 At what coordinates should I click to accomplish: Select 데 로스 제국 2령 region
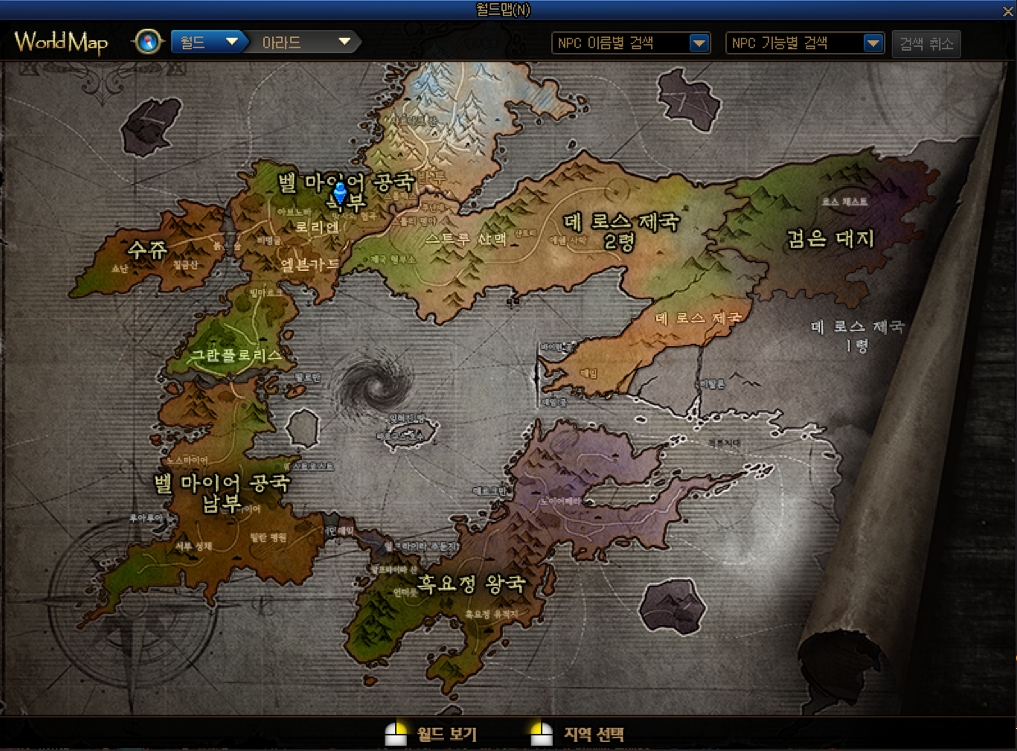pyautogui.click(x=621, y=231)
